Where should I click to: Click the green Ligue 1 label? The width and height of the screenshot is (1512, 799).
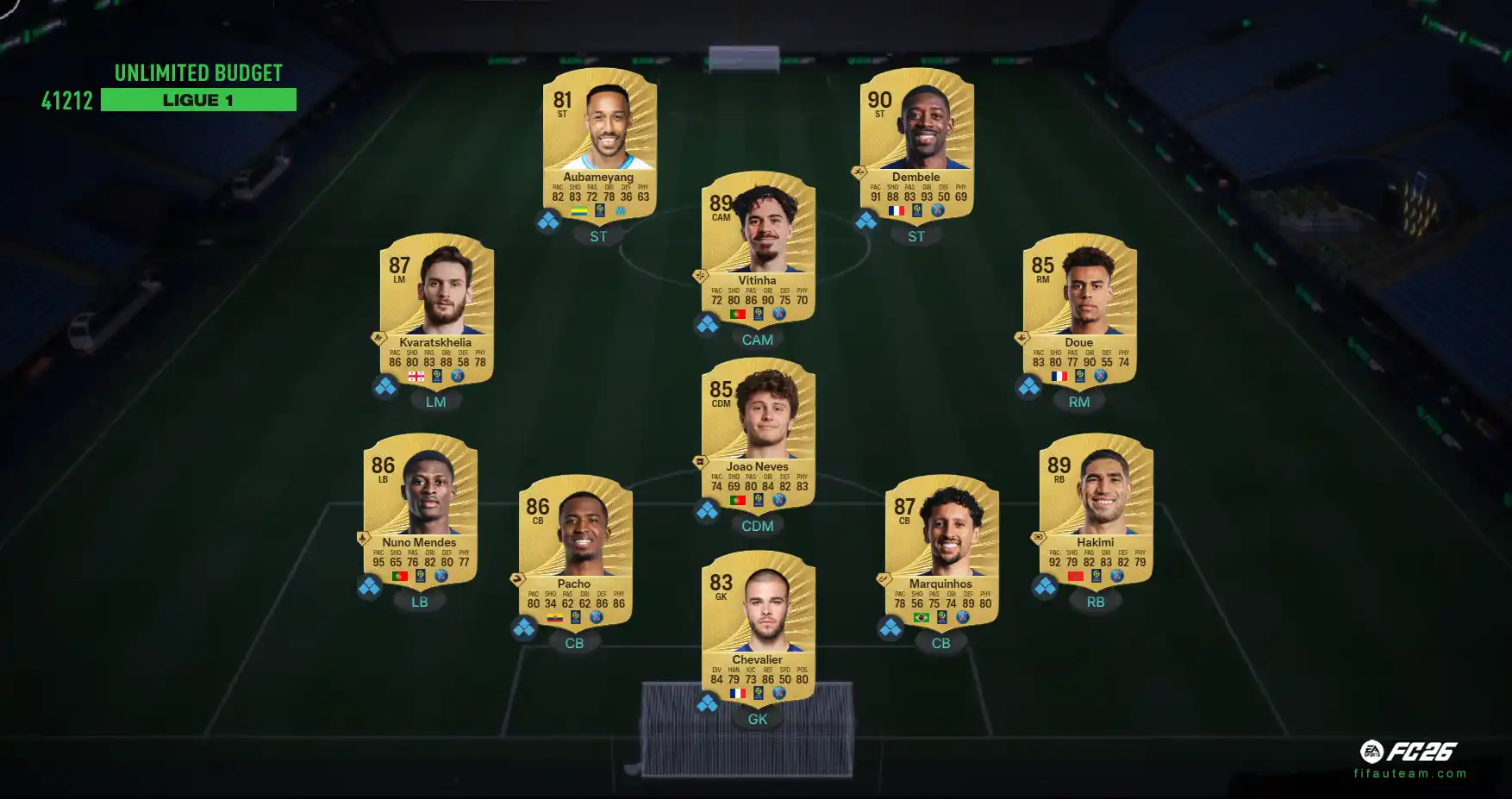(x=198, y=100)
